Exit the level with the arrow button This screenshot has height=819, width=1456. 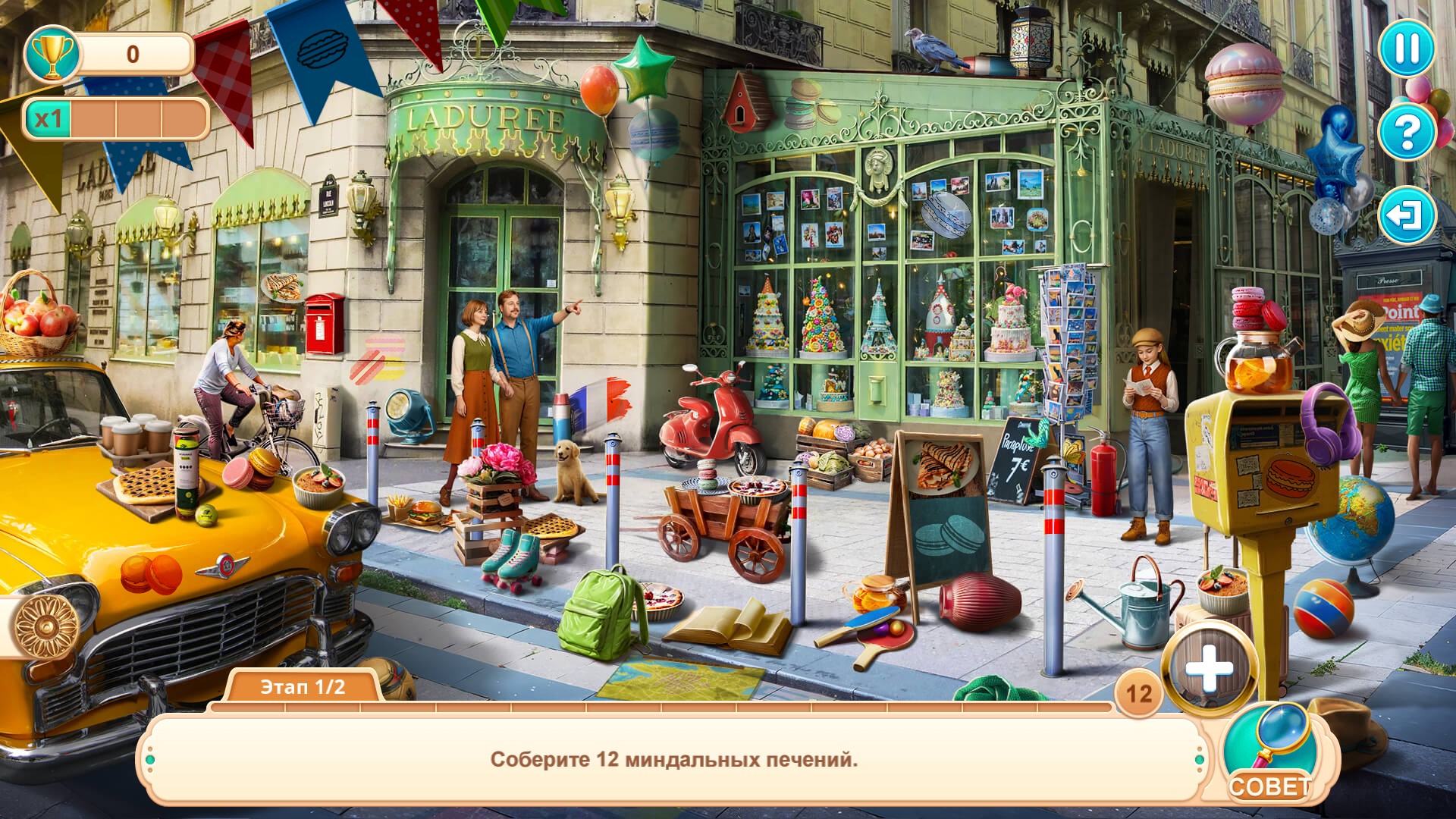(x=1407, y=215)
